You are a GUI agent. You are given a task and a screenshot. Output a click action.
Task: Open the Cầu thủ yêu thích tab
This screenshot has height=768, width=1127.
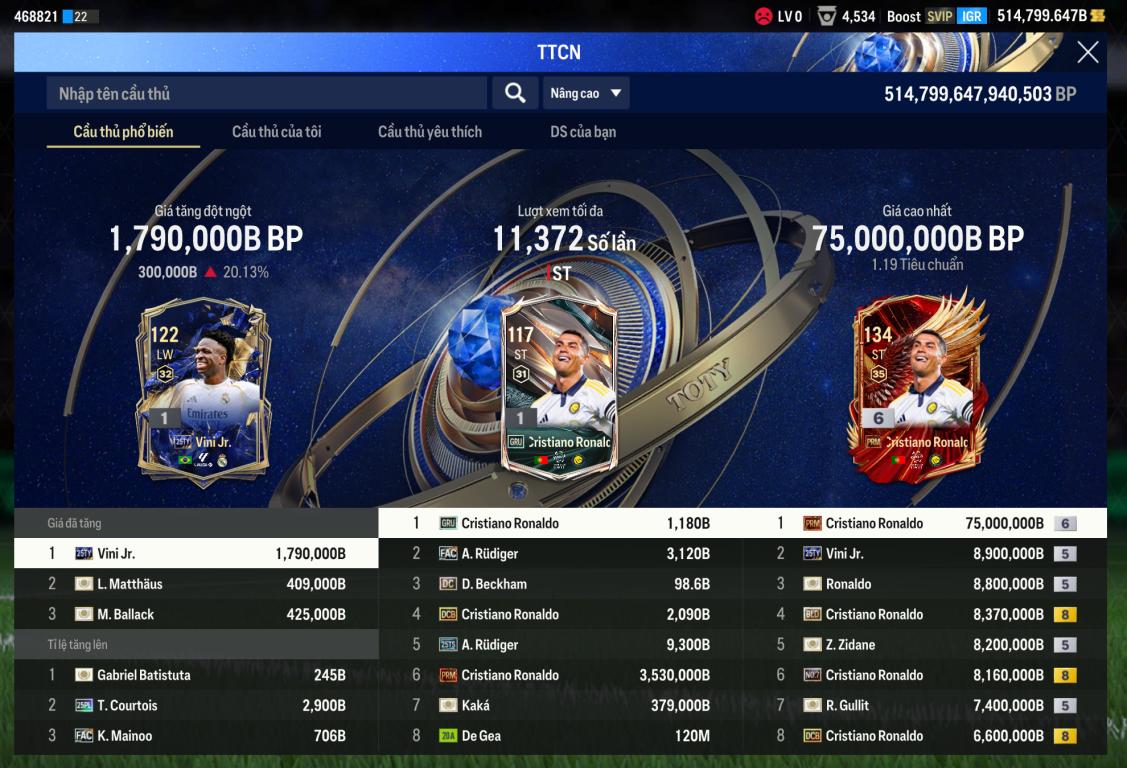429,132
